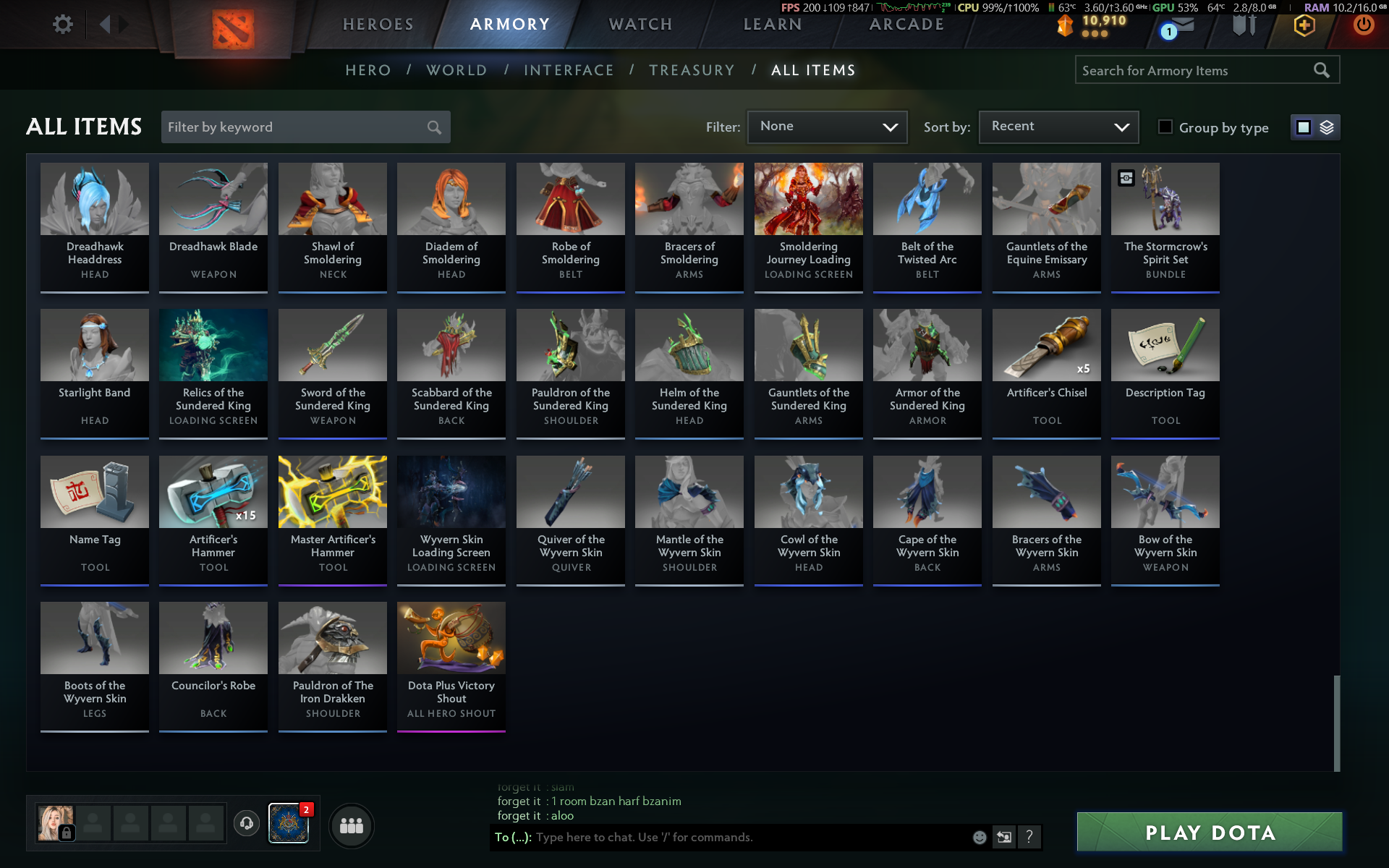Go to the LEARN tab
1389x868 pixels.
[772, 25]
